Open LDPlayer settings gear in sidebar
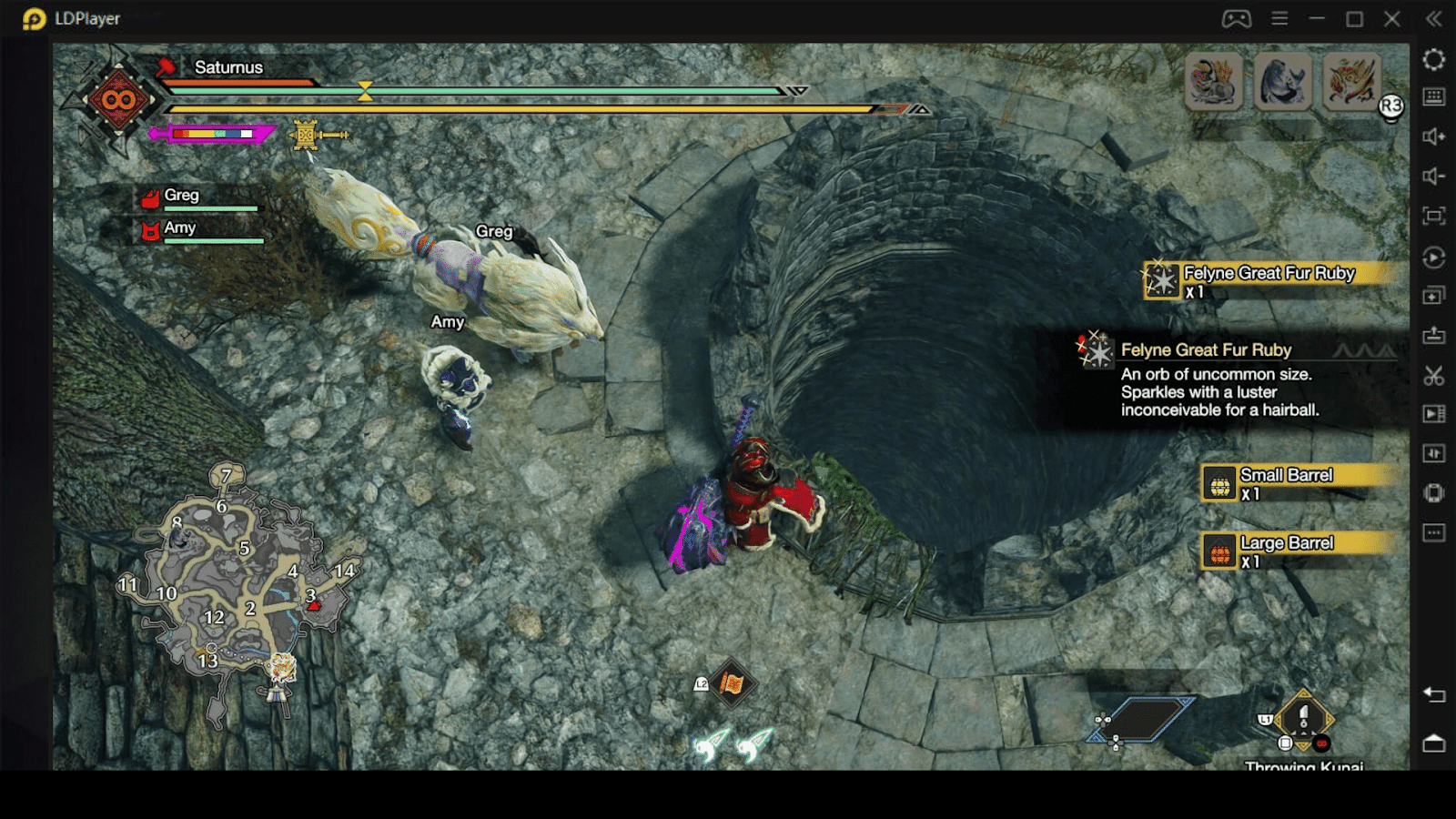Screen dimensions: 1456x819 [x=1434, y=60]
